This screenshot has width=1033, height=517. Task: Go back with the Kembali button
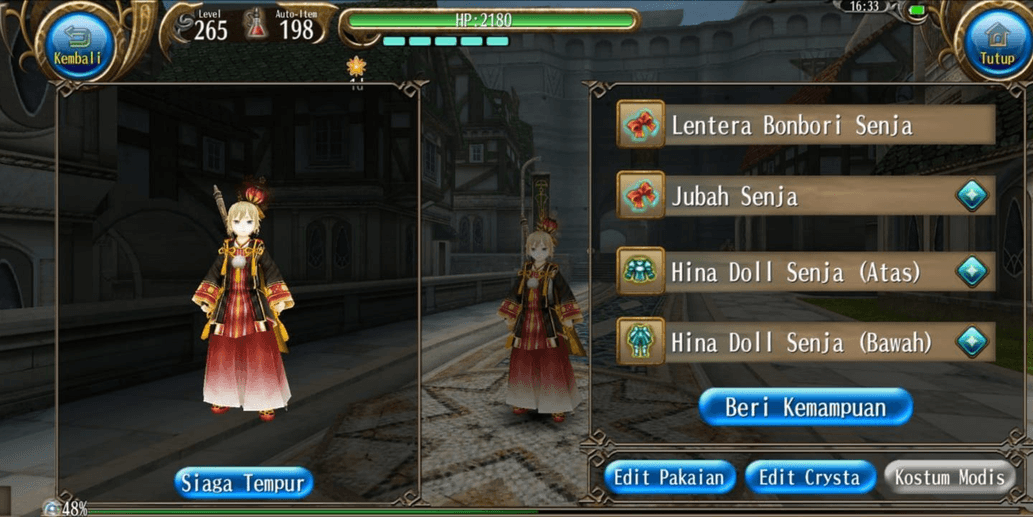click(x=78, y=44)
